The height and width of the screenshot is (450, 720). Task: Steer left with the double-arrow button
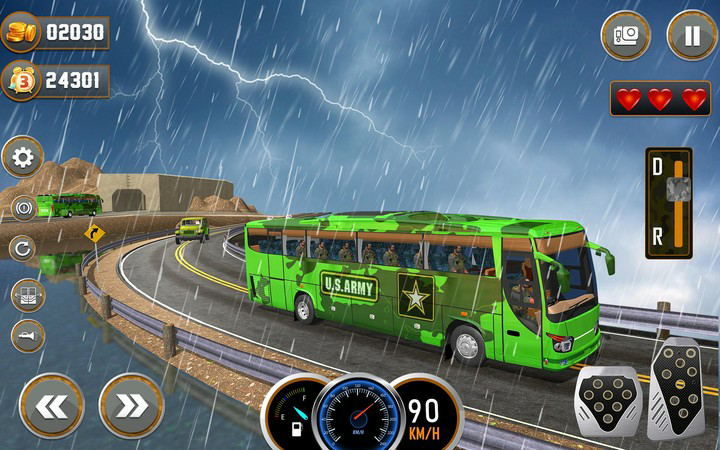click(x=52, y=404)
